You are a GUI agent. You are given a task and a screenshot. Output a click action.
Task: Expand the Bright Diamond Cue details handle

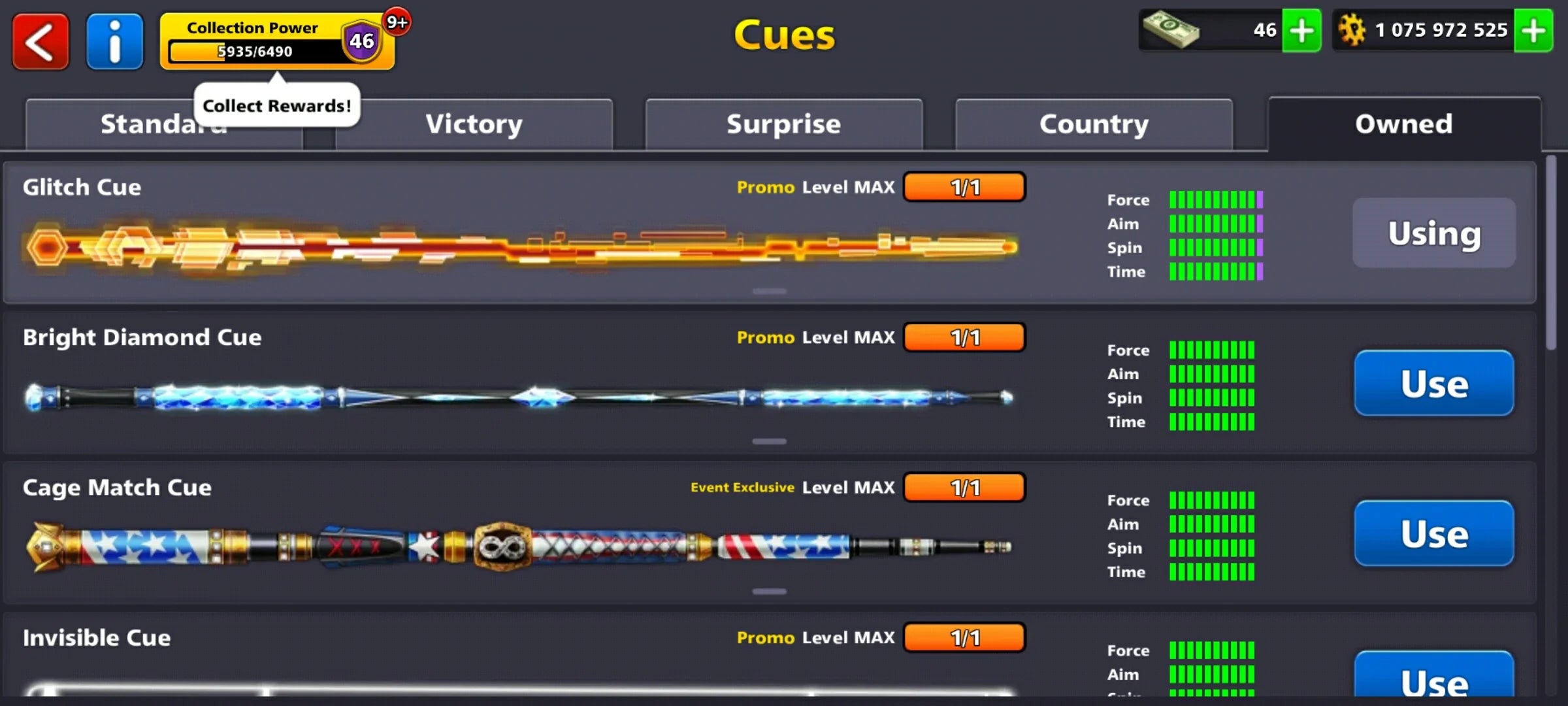pos(769,441)
